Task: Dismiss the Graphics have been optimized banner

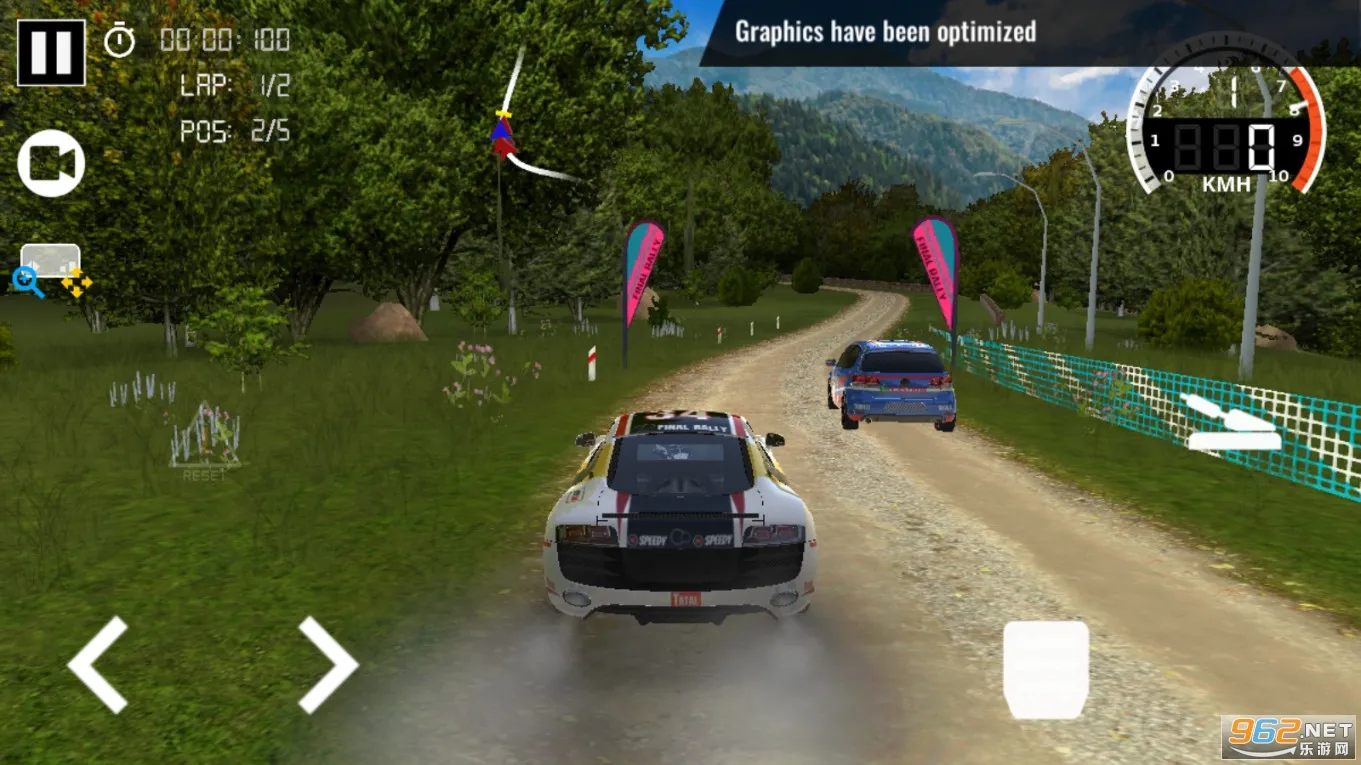Action: [x=884, y=31]
